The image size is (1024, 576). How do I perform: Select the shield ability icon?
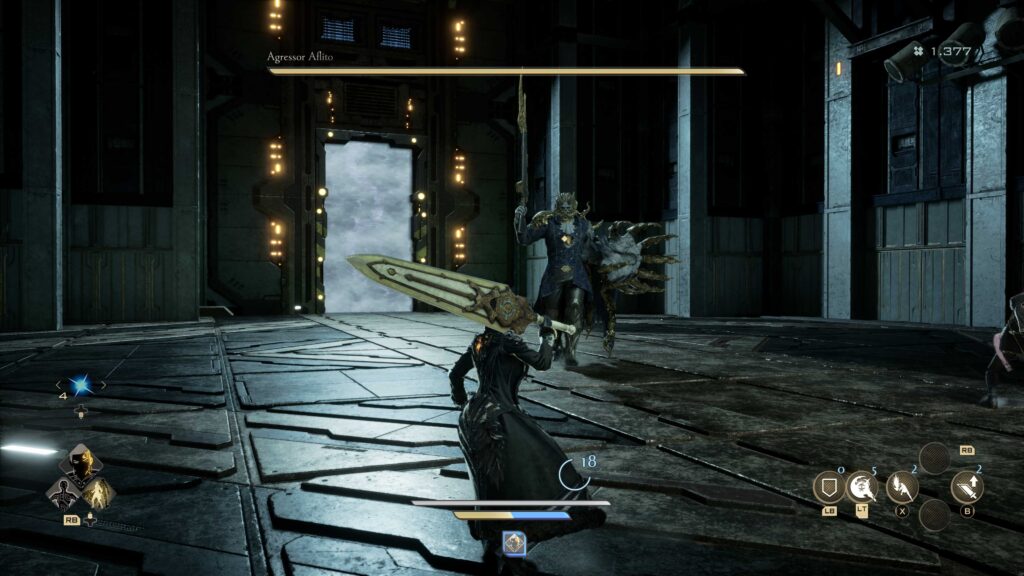[x=827, y=487]
